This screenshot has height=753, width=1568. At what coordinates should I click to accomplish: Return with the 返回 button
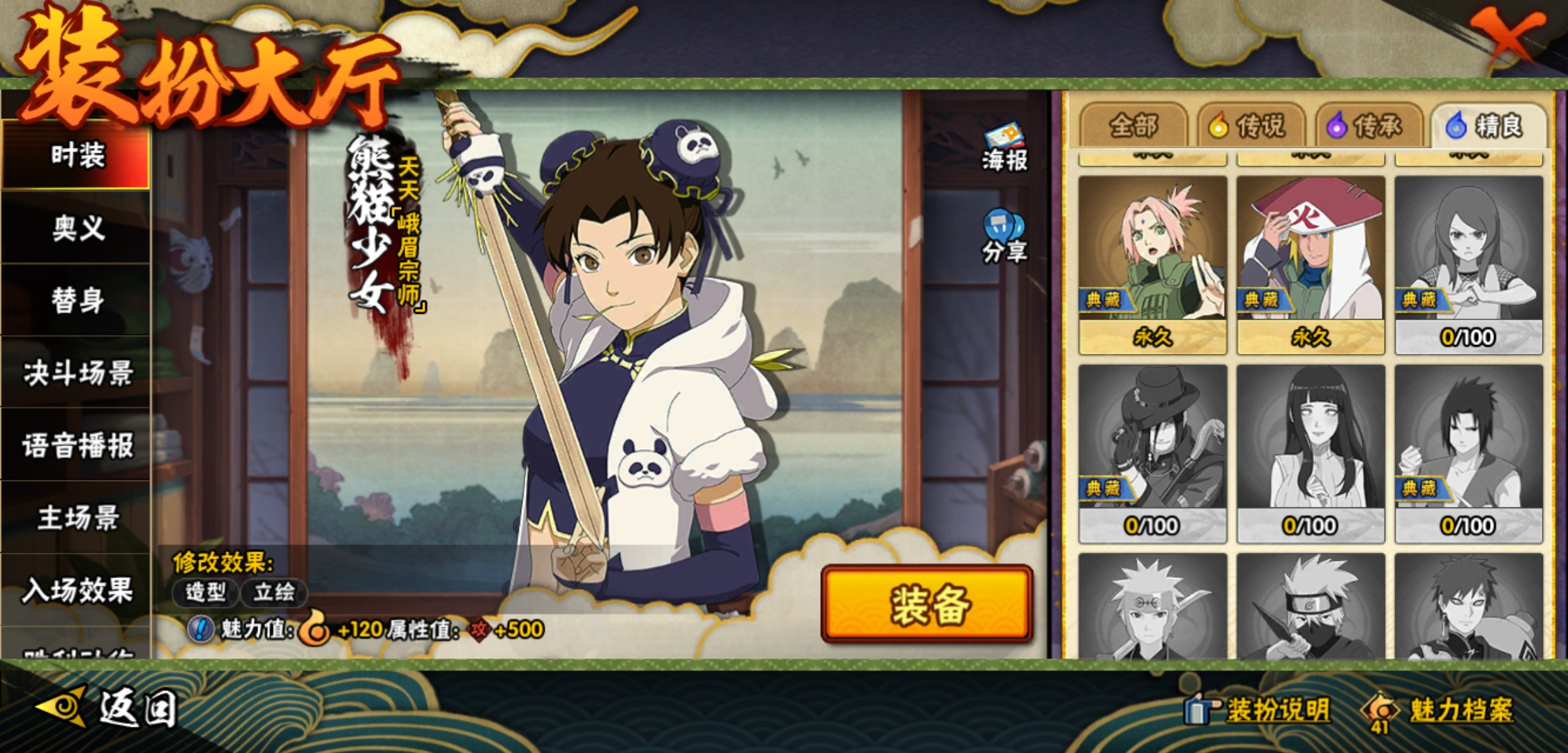(x=108, y=708)
